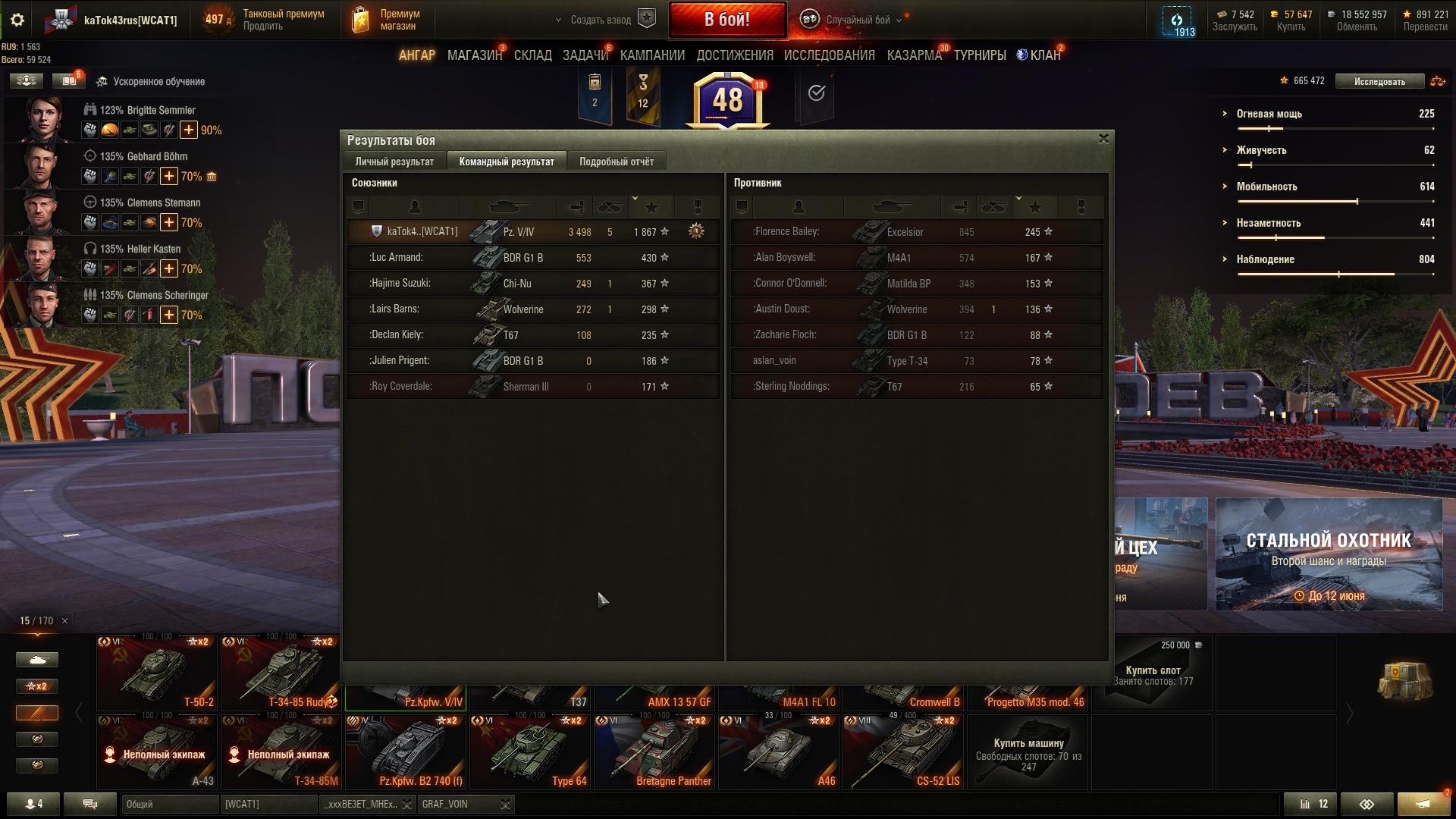Click the bonds icon labeled Заслужить
1456x819 pixels.
point(1222,14)
